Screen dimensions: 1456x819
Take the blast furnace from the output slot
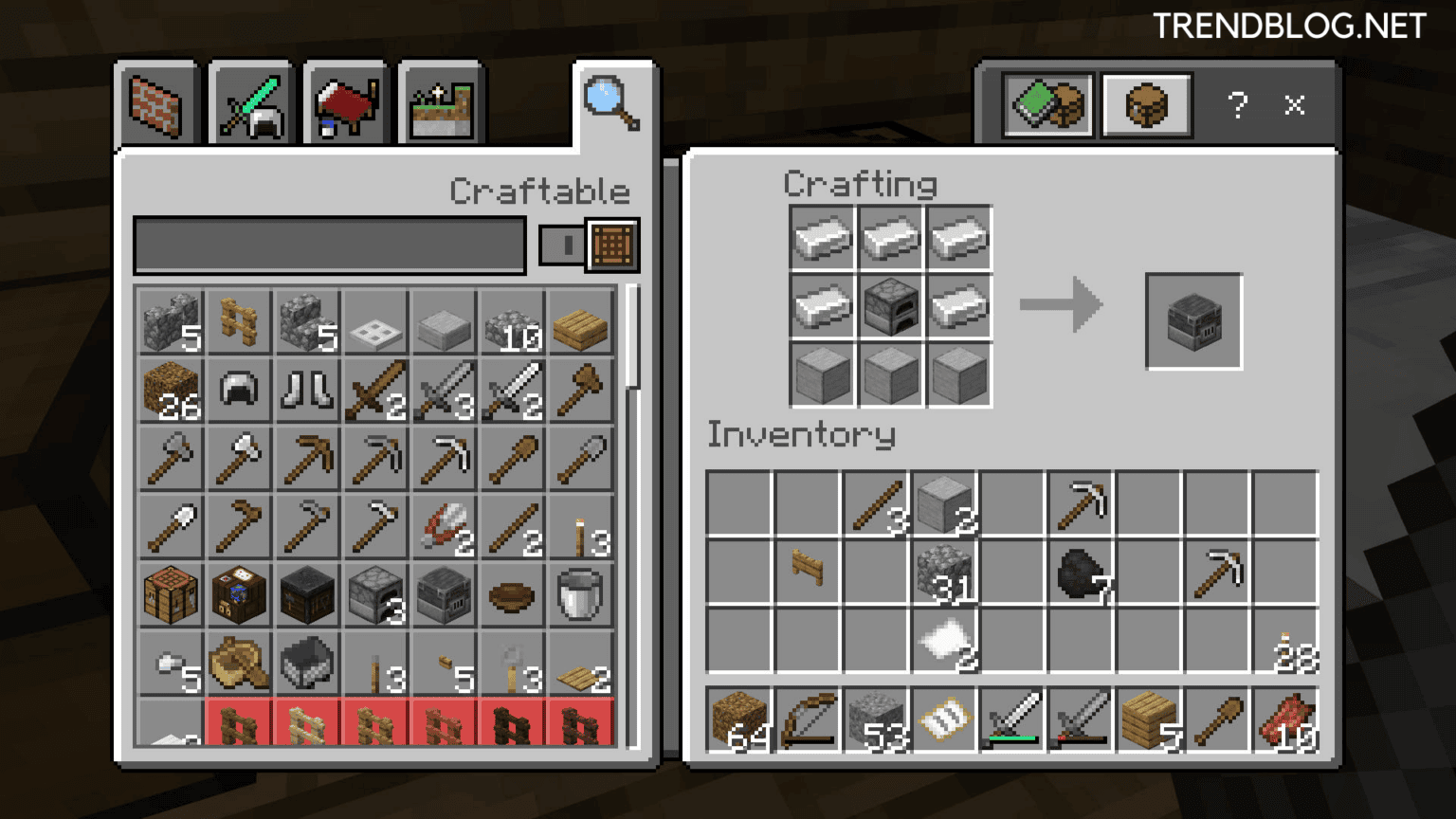pyautogui.click(x=1193, y=321)
